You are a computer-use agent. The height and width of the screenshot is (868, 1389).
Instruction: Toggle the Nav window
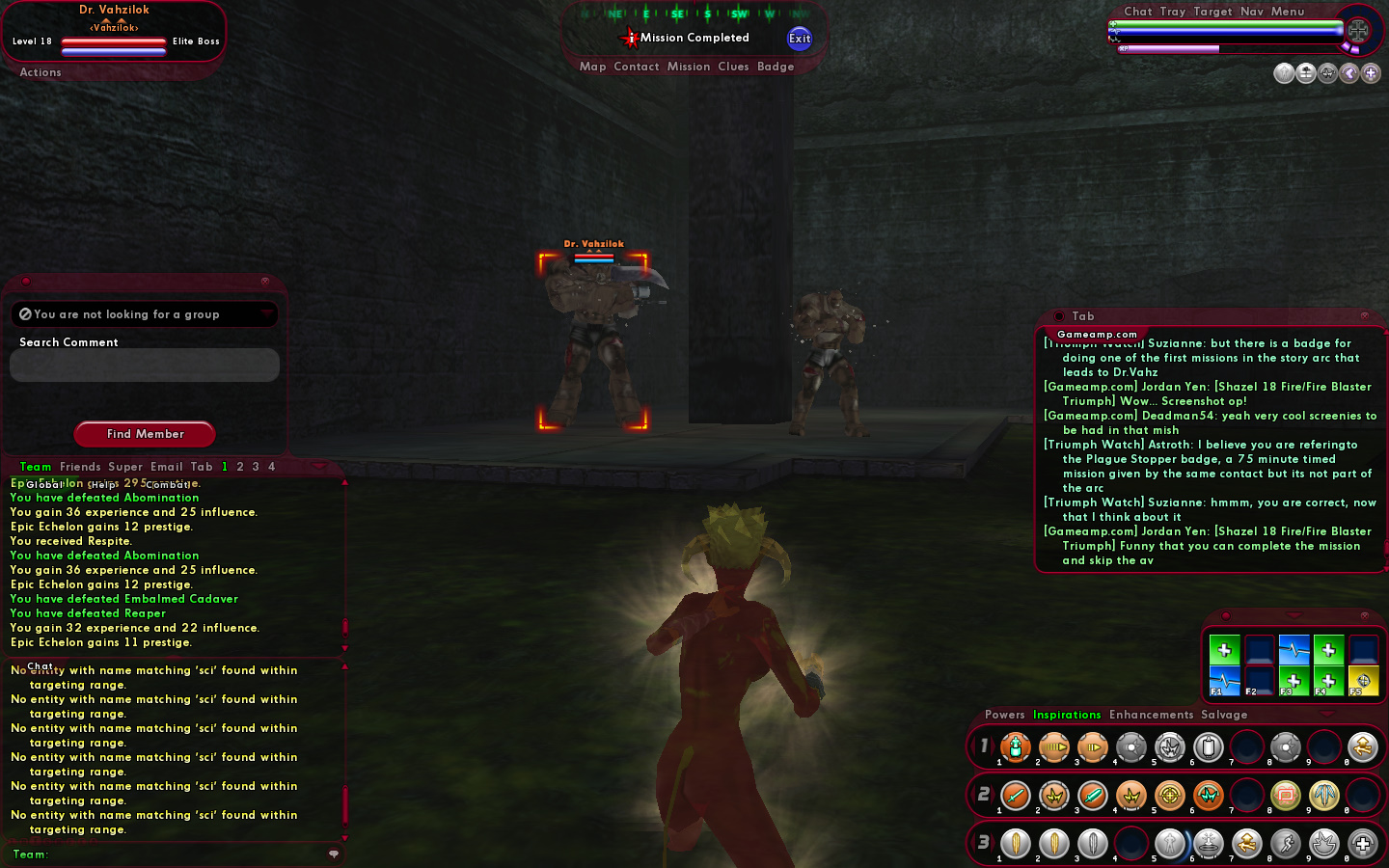1252,12
